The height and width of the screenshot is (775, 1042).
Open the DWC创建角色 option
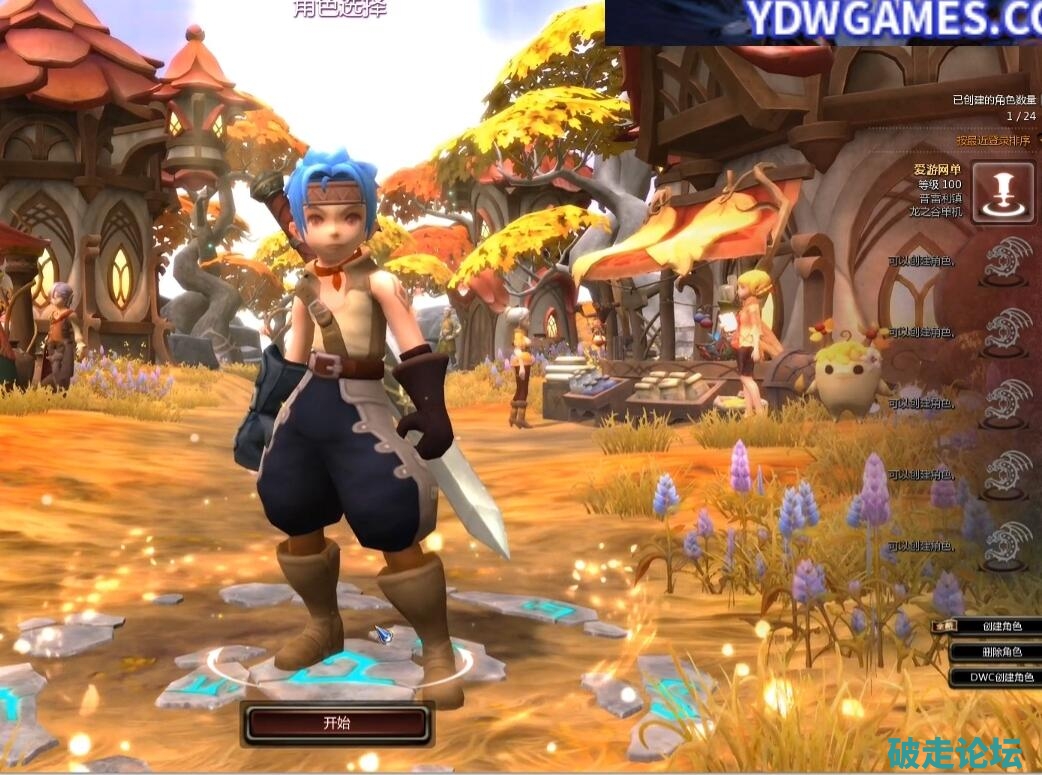[1001, 677]
